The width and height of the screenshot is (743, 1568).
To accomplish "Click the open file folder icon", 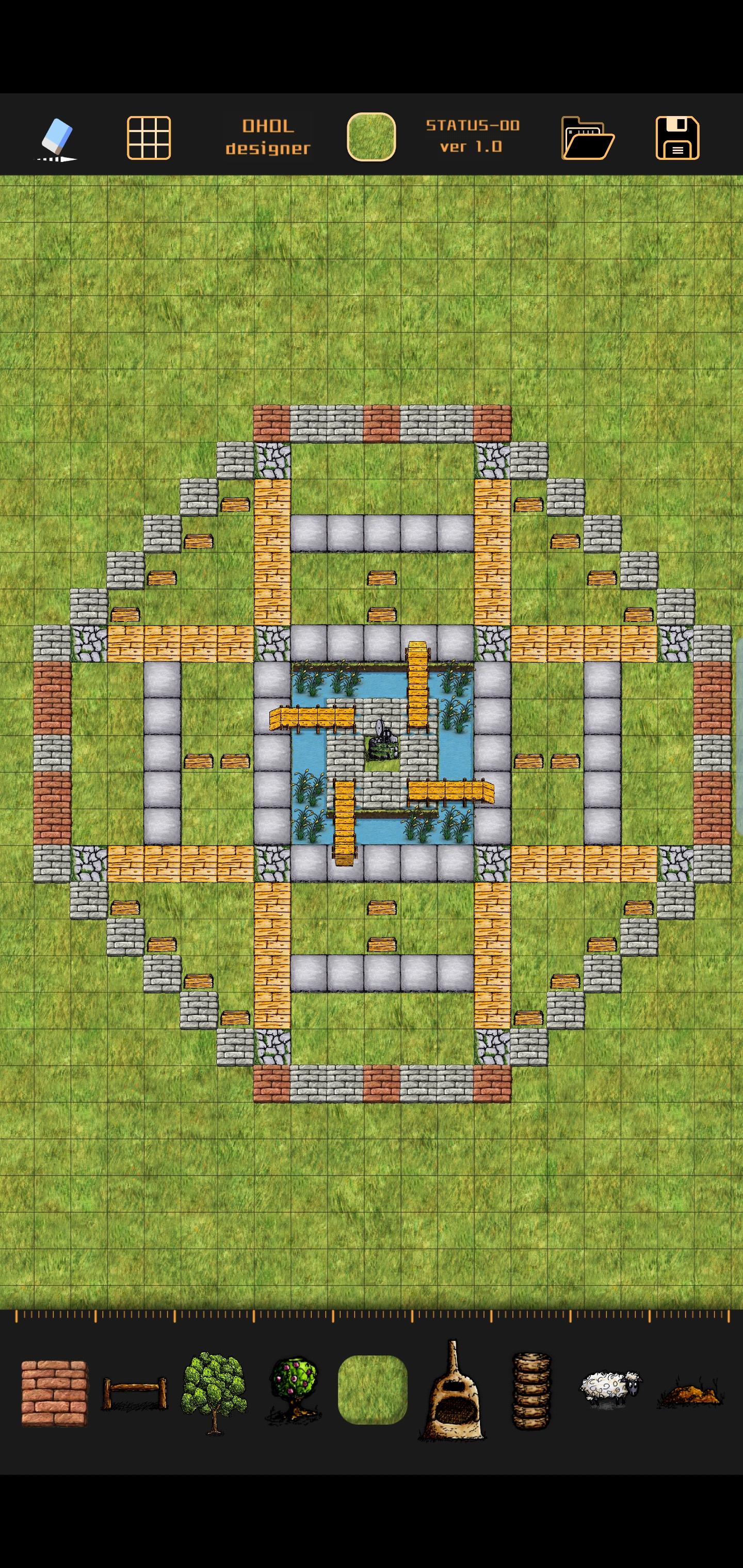I will pos(588,139).
